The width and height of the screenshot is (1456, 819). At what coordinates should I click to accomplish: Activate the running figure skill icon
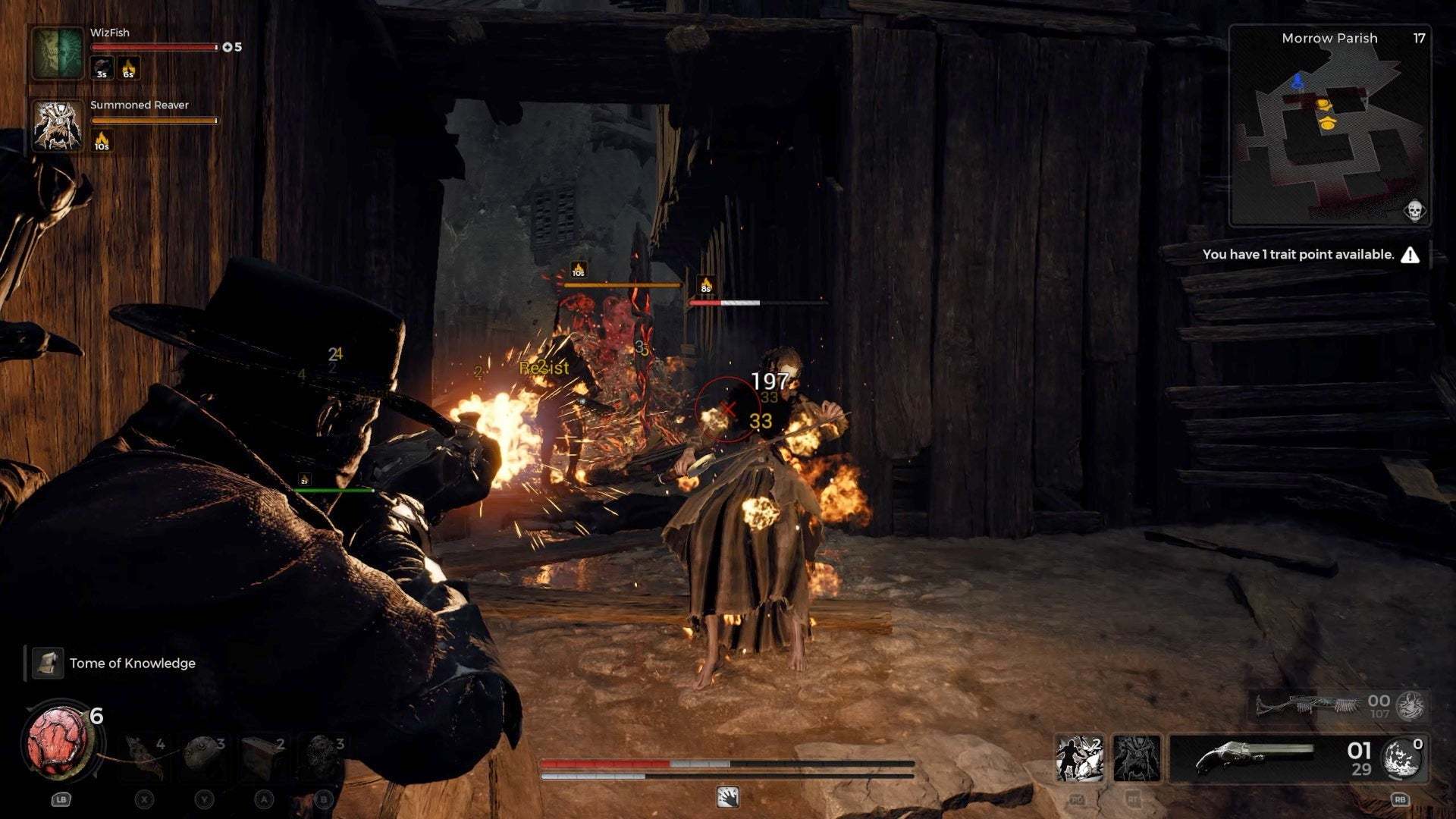point(1079,758)
